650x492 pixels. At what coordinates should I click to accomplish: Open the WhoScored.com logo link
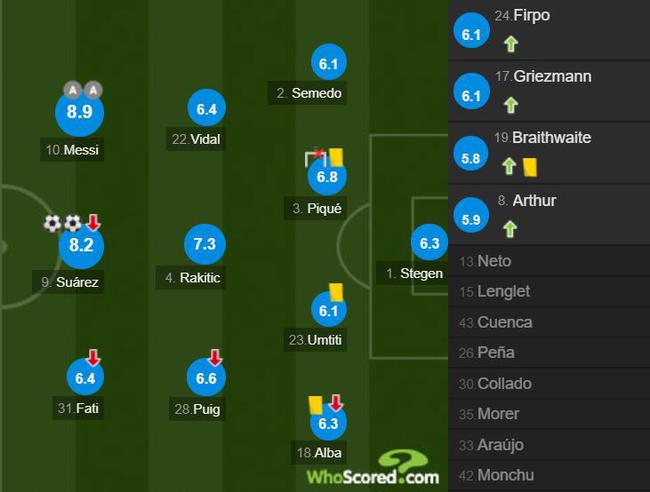click(372, 469)
